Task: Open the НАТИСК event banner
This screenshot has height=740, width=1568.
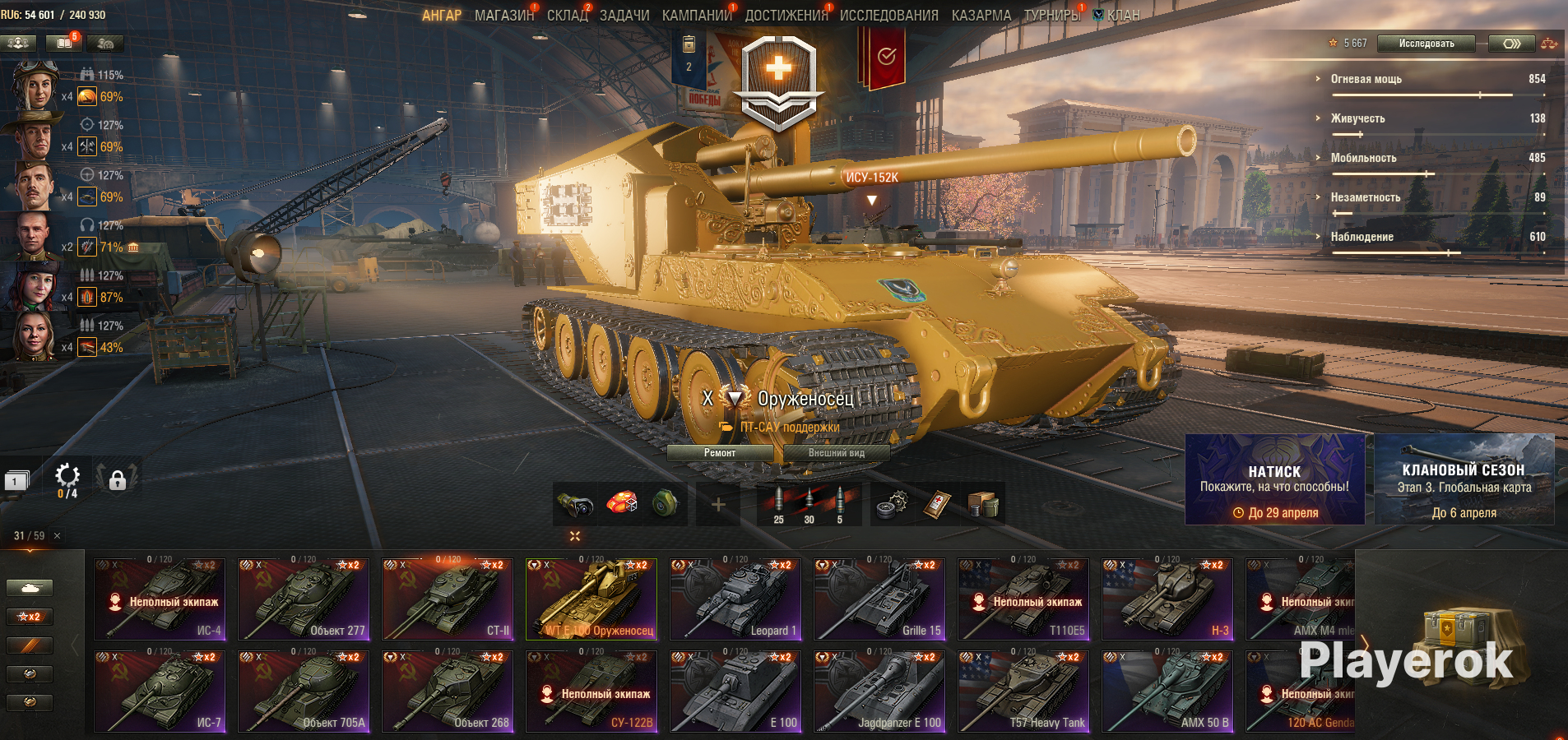Action: 1274,480
